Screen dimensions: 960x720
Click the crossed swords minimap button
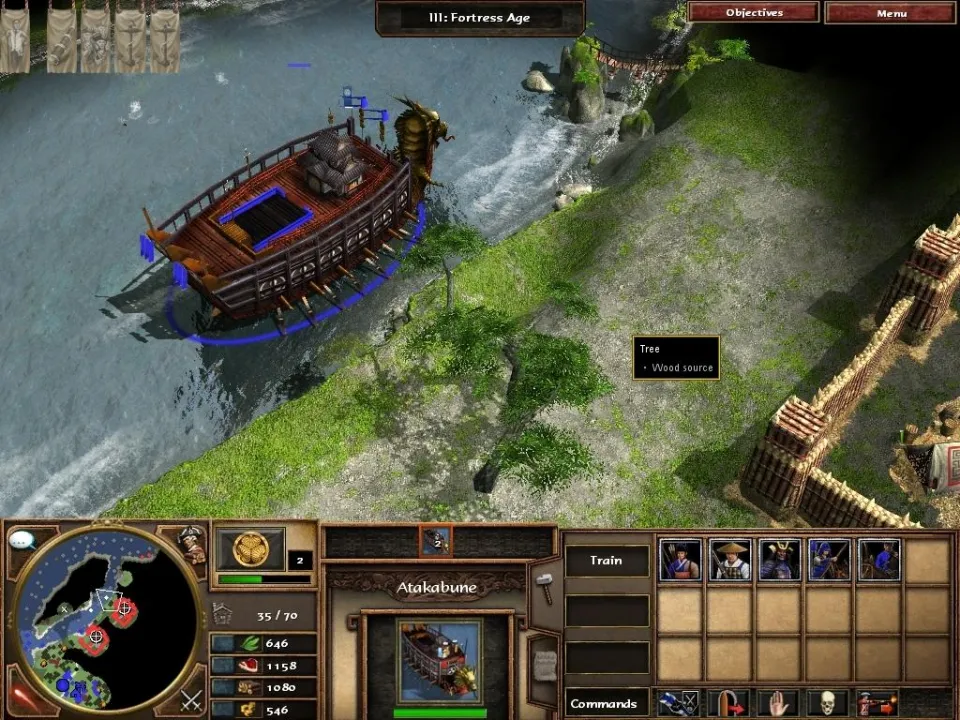pos(191,699)
